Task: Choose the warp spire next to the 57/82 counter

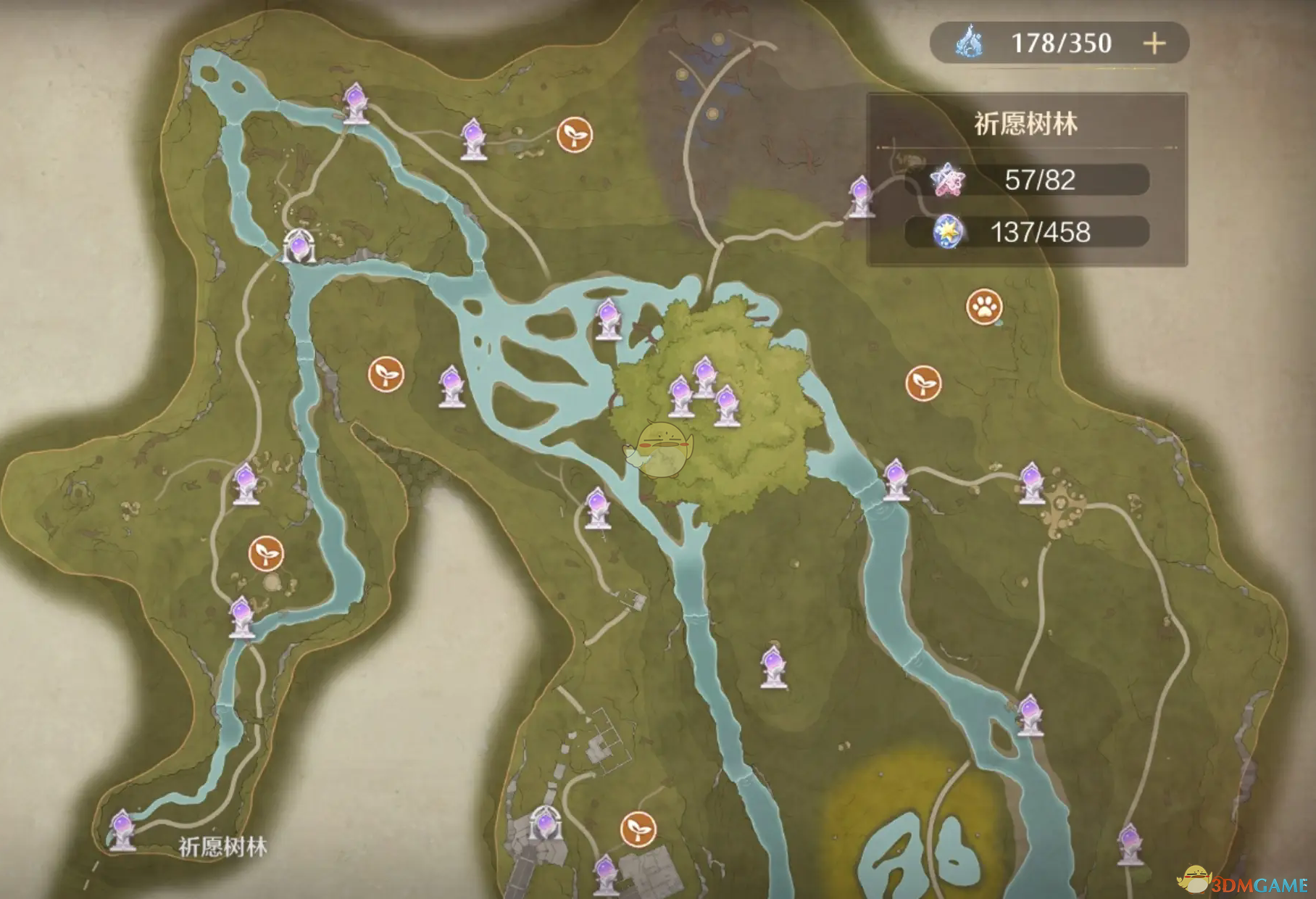Action: click(x=860, y=196)
